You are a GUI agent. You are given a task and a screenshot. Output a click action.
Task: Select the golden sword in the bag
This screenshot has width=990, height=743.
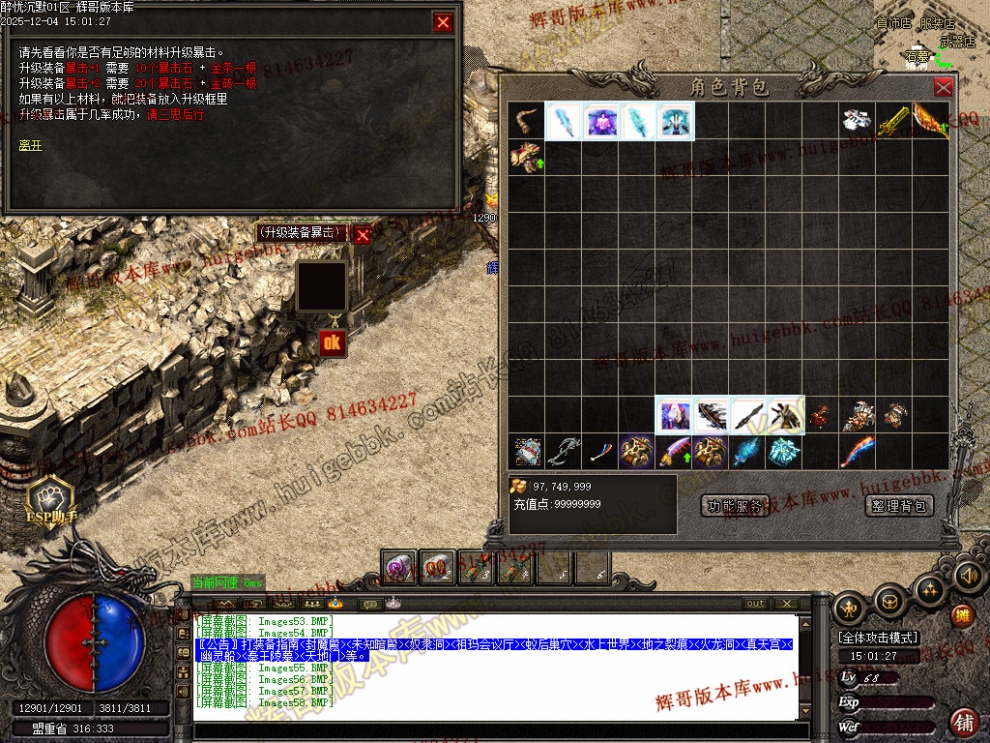coord(893,122)
